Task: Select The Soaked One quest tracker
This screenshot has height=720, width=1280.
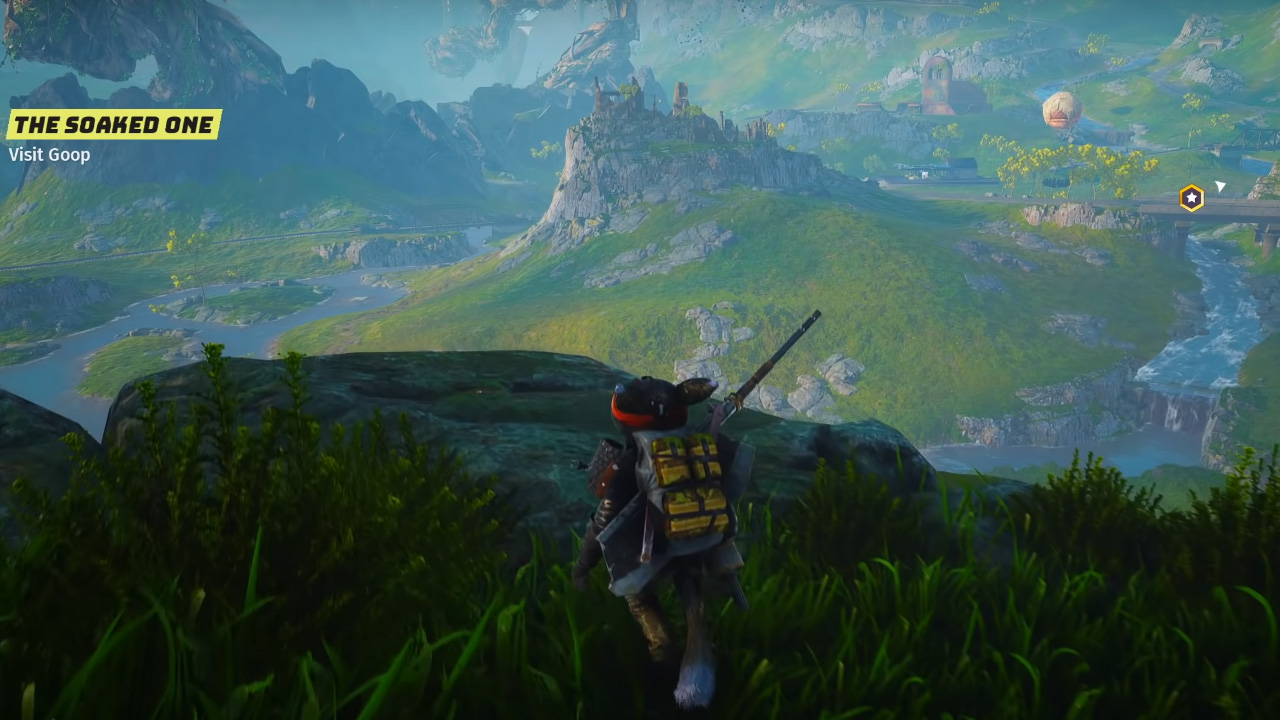Action: click(113, 125)
